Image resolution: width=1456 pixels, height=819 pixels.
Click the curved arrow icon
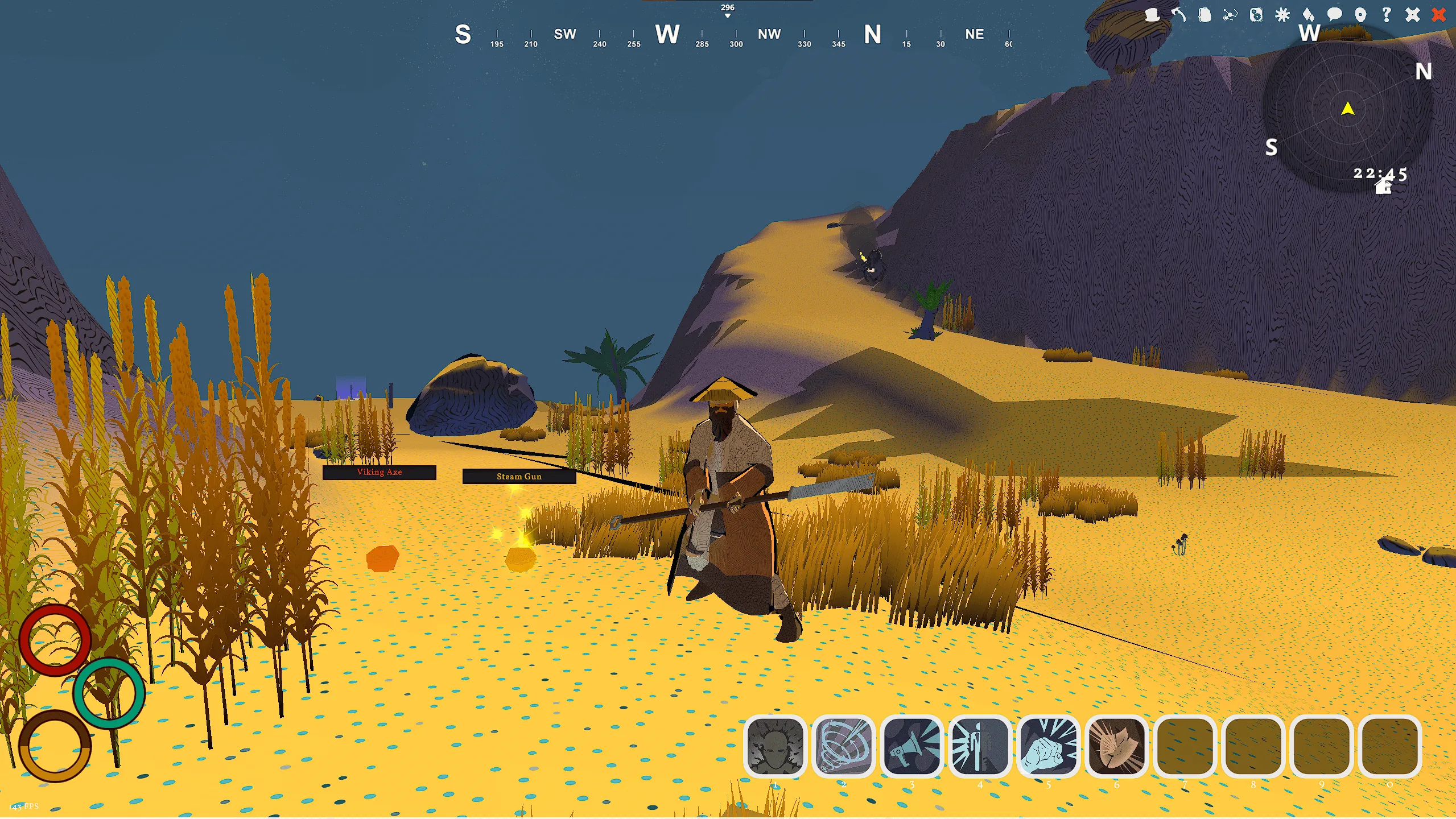tap(1178, 15)
